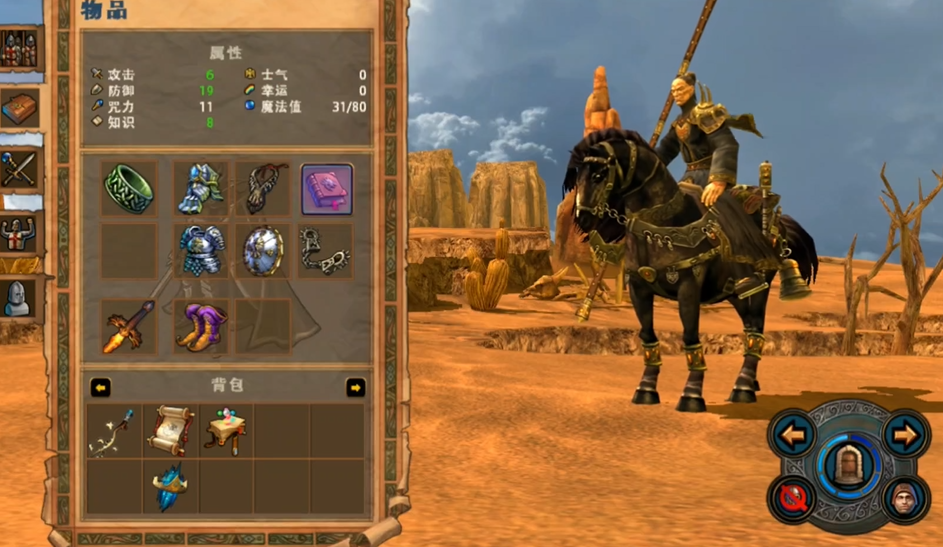Select the braided necklace slot
943x547 pixels.
[263, 189]
